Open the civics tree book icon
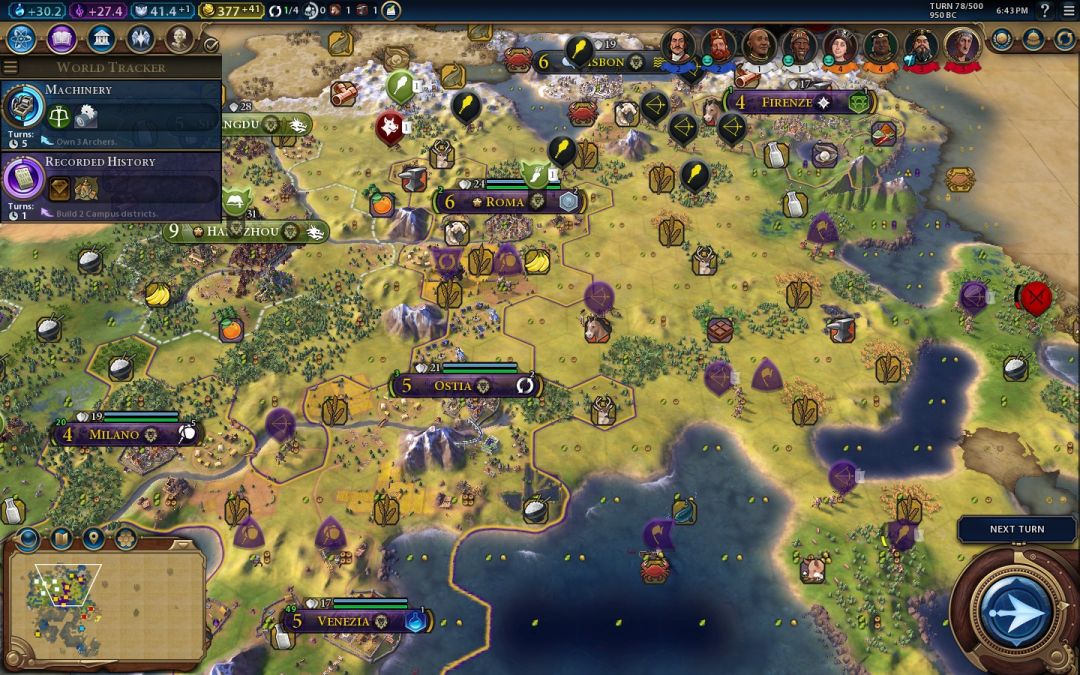 pyautogui.click(x=61, y=39)
